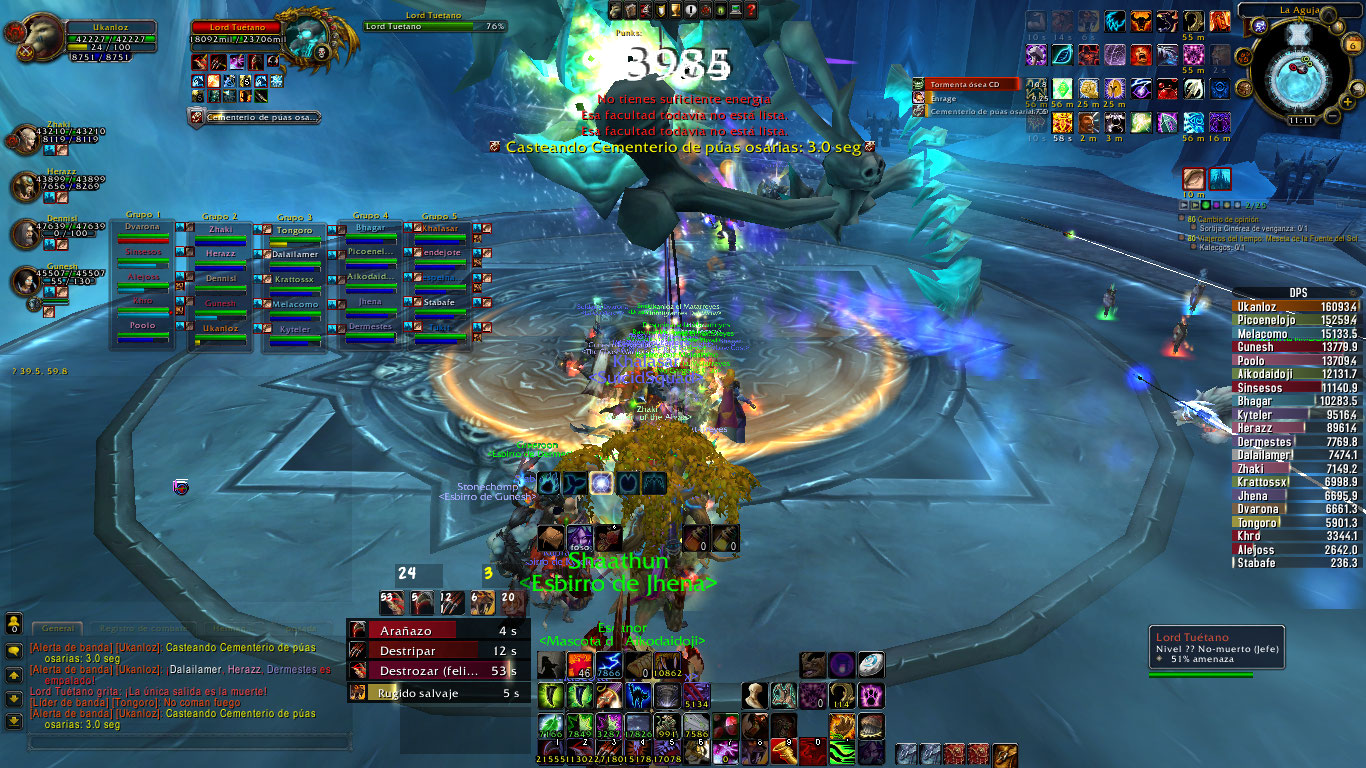This screenshot has height=768, width=1366.
Task: Open the chat speech-bubble menu
Action: click(x=14, y=650)
